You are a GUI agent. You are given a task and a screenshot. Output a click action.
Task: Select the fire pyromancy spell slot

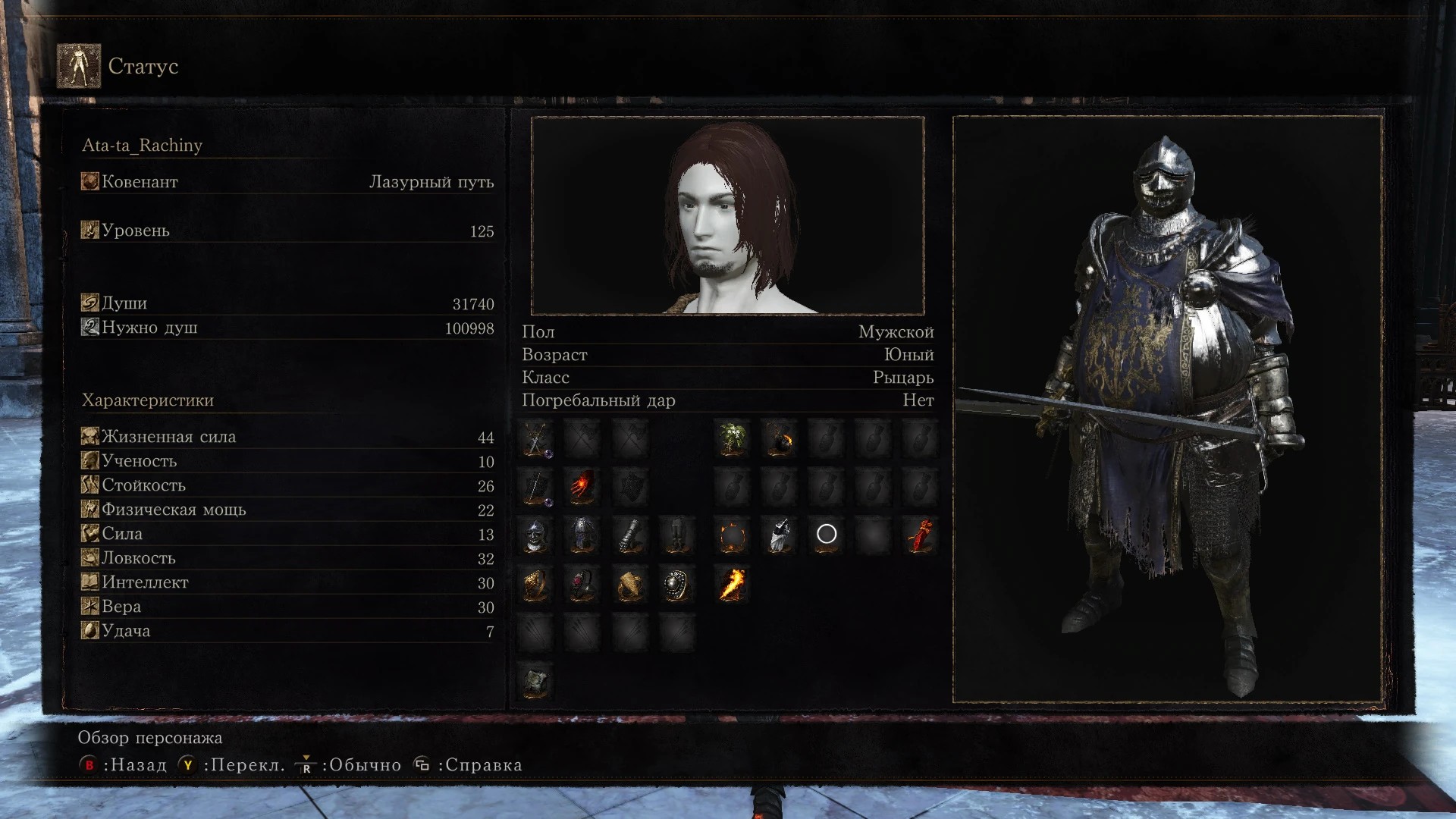pos(733,585)
